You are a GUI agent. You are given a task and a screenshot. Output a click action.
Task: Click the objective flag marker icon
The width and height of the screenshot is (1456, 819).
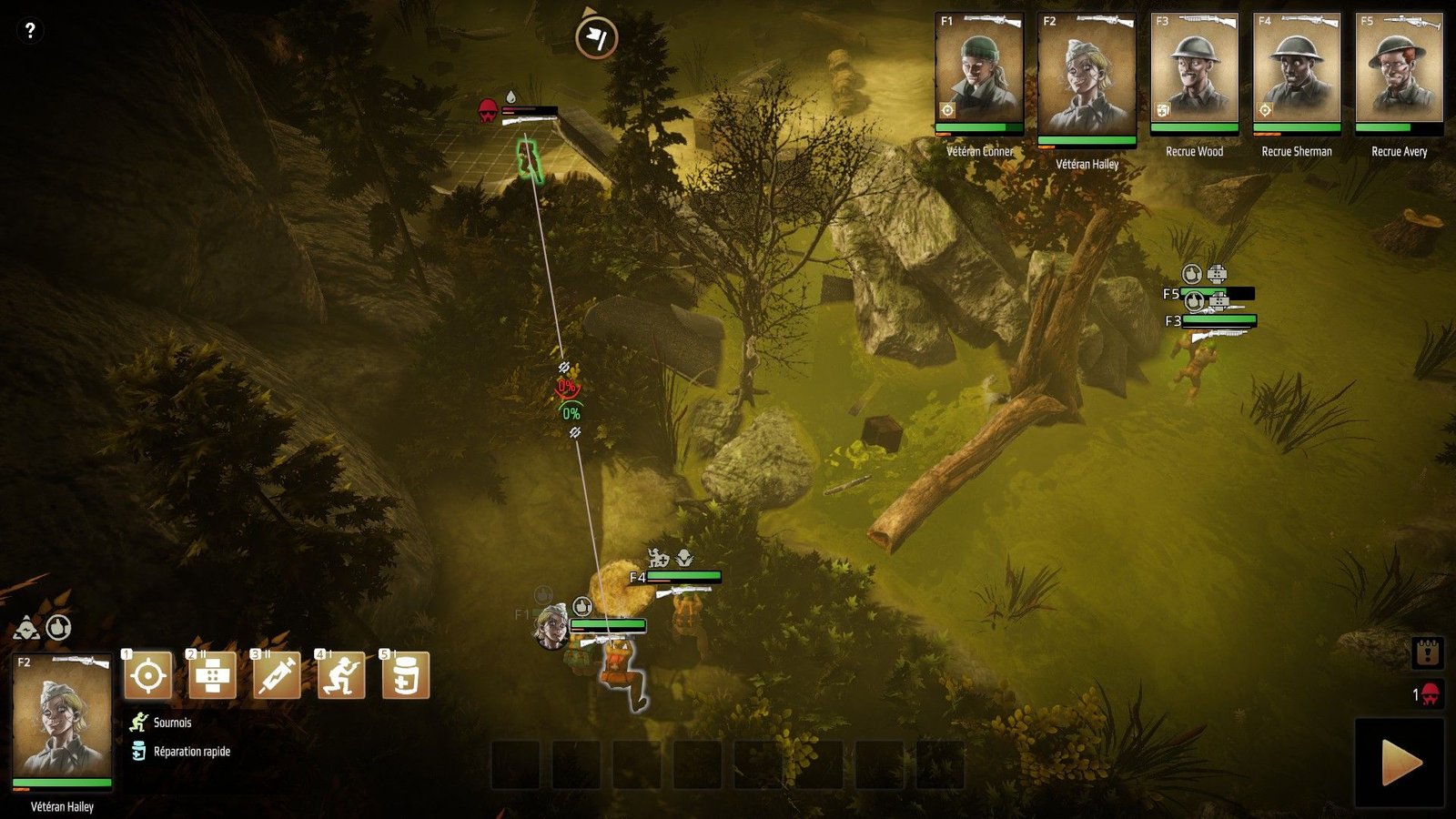[596, 37]
